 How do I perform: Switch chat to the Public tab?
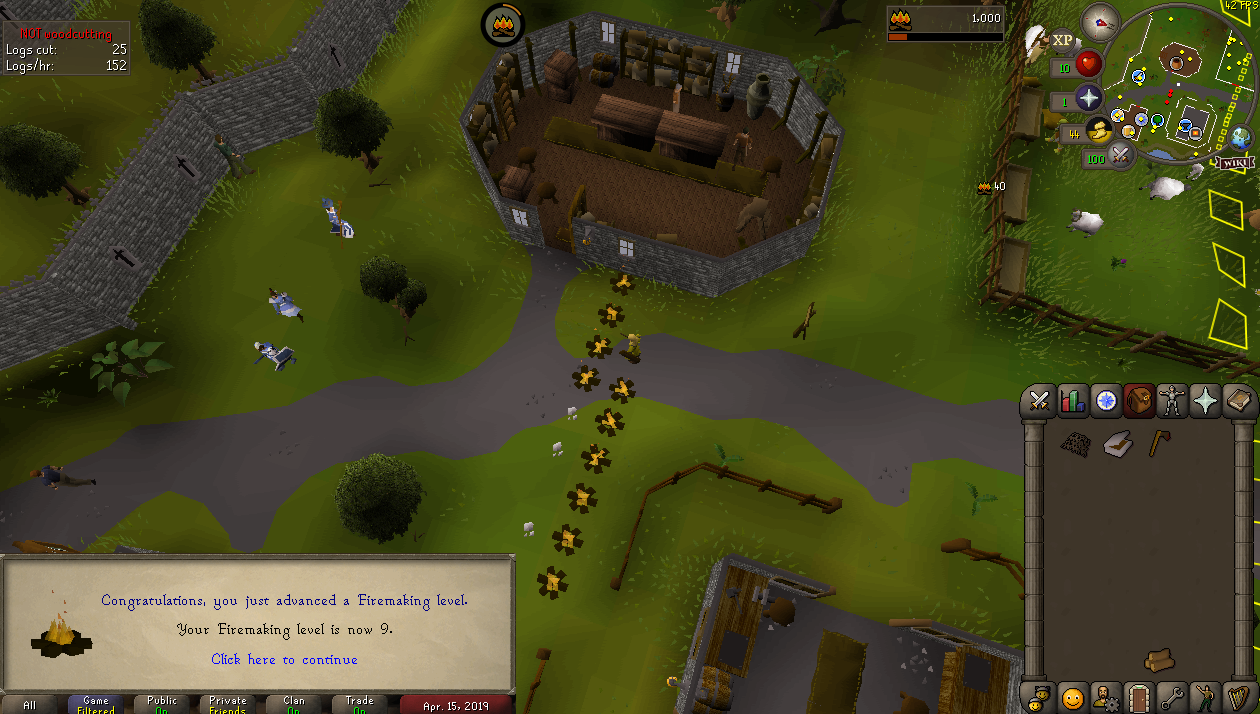tap(162, 704)
